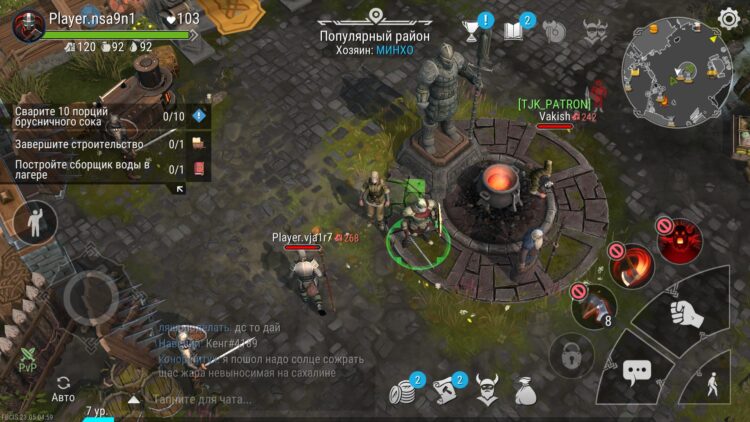Toggle the Авто auto-play button
750x422 pixels.
63,389
